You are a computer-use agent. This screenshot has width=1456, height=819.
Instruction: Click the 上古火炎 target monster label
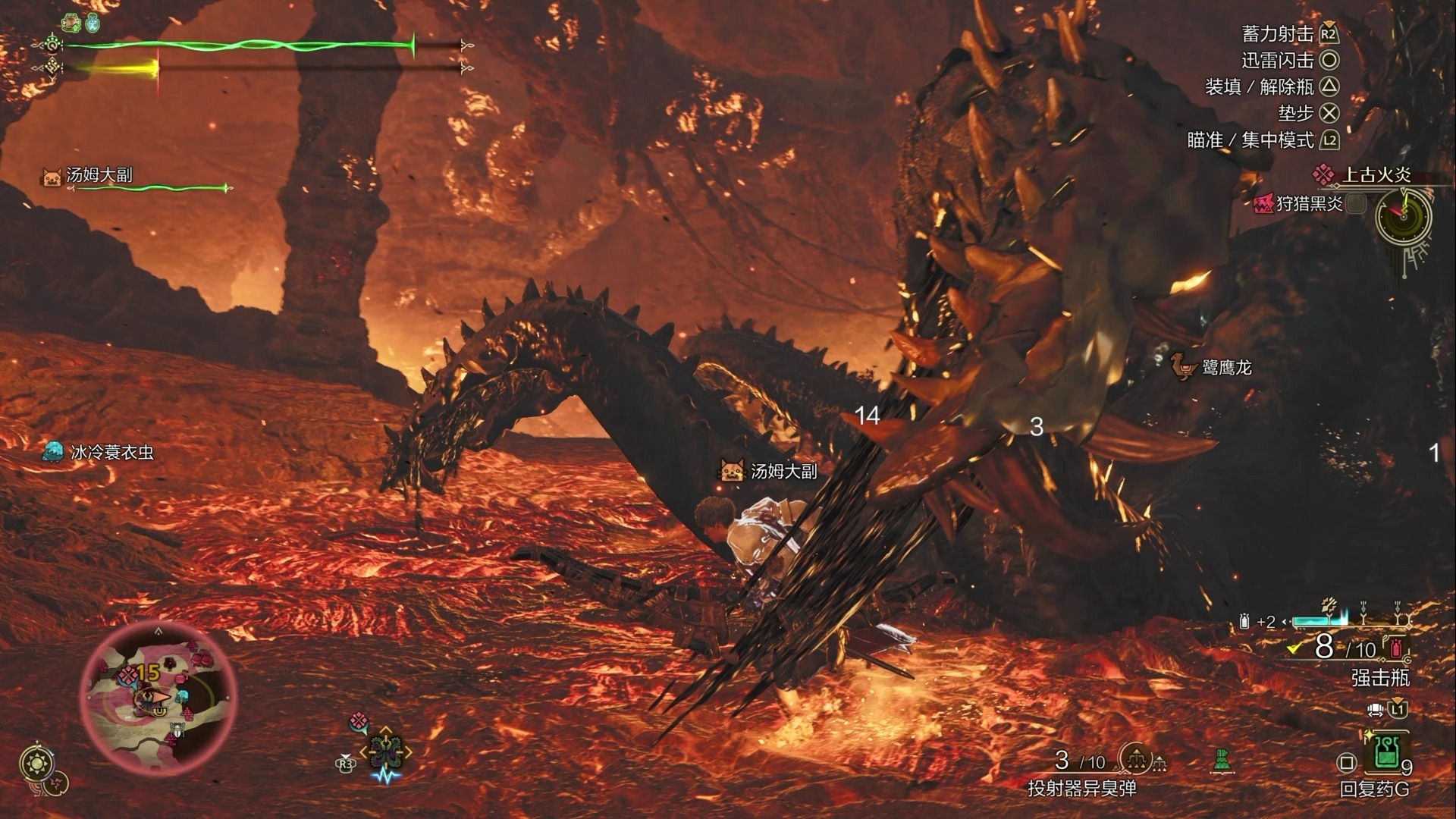[1376, 175]
